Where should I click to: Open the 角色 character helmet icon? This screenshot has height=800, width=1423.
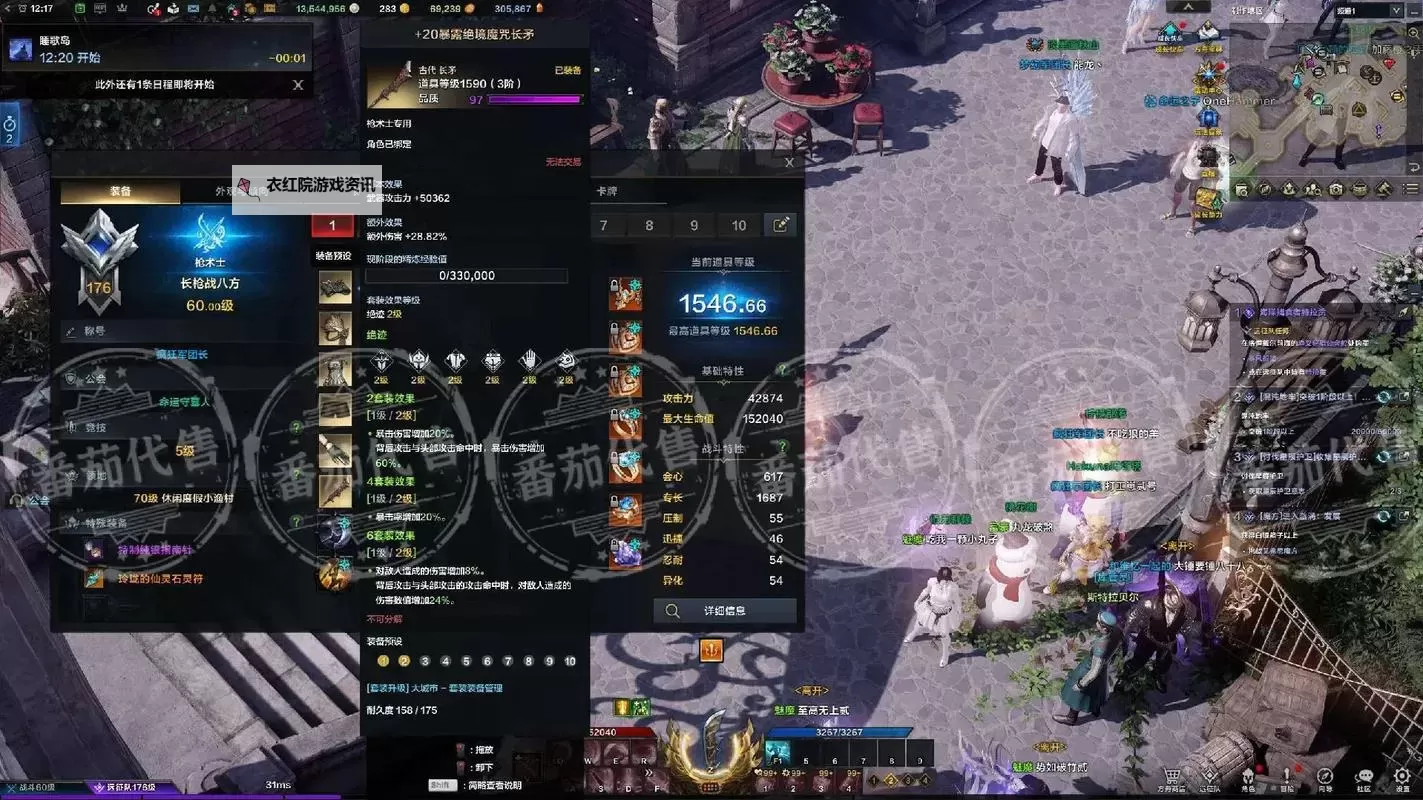[x=1249, y=774]
